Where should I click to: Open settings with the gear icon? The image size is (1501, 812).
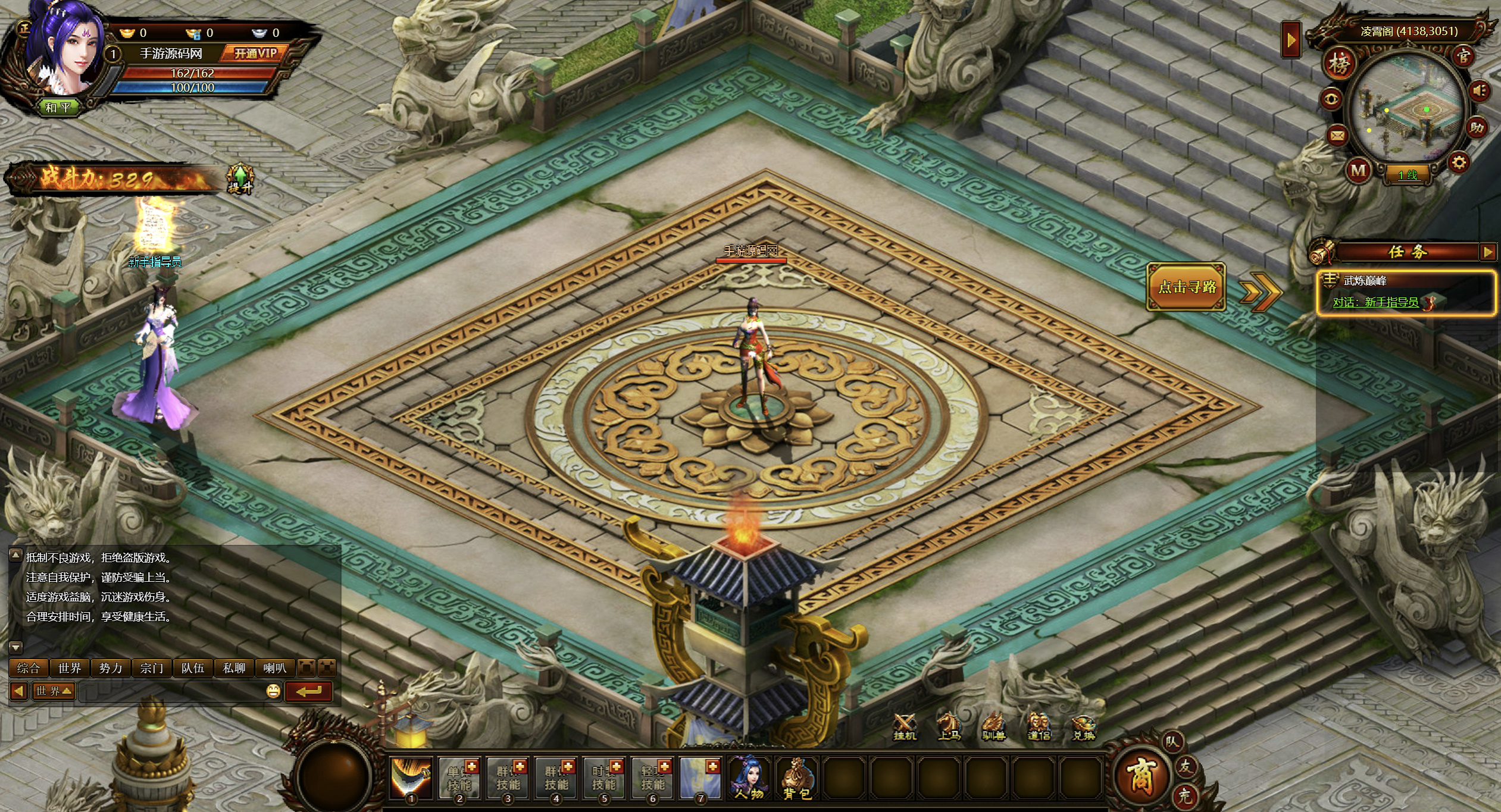[1459, 162]
